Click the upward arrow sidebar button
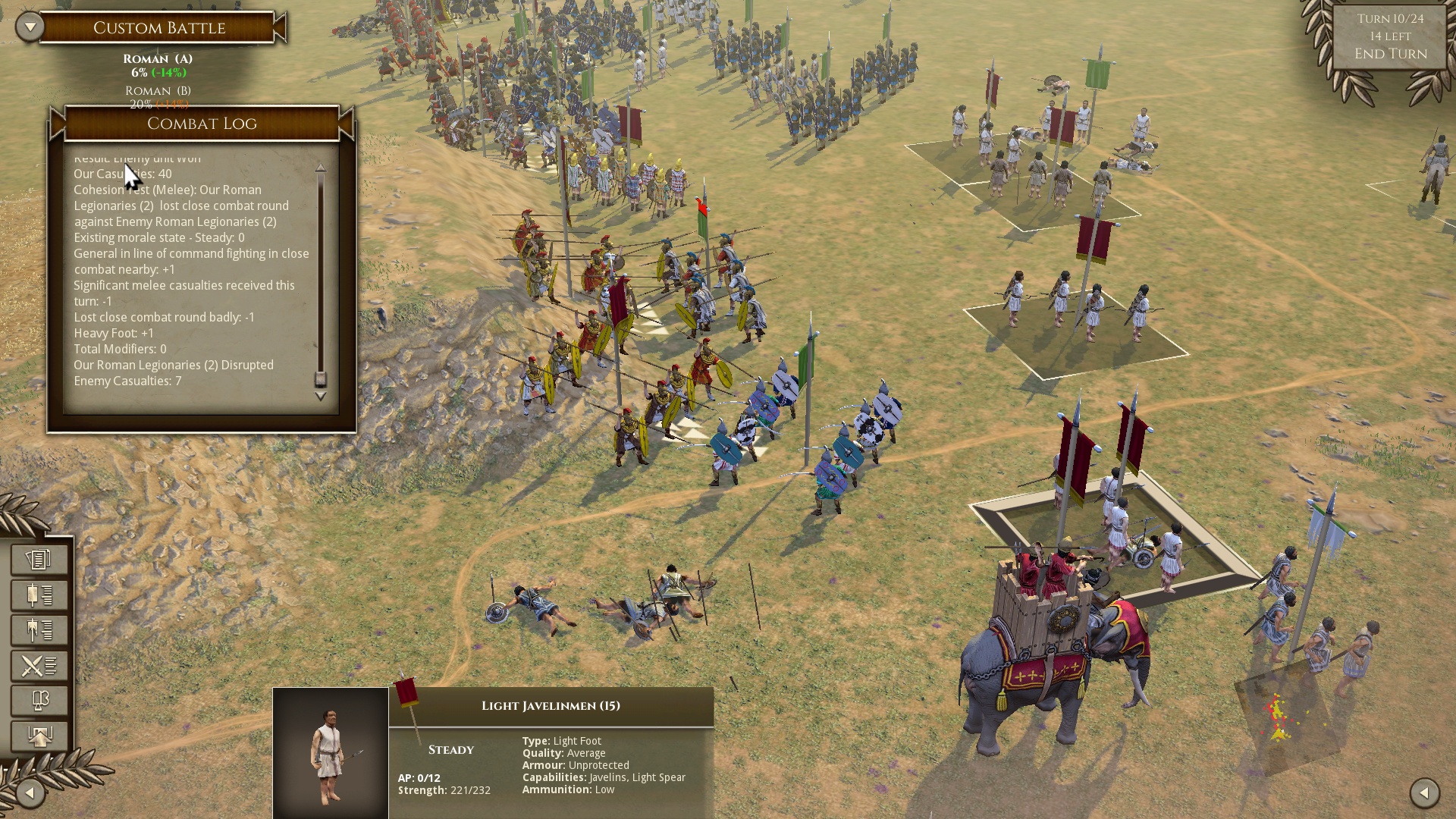 39,736
